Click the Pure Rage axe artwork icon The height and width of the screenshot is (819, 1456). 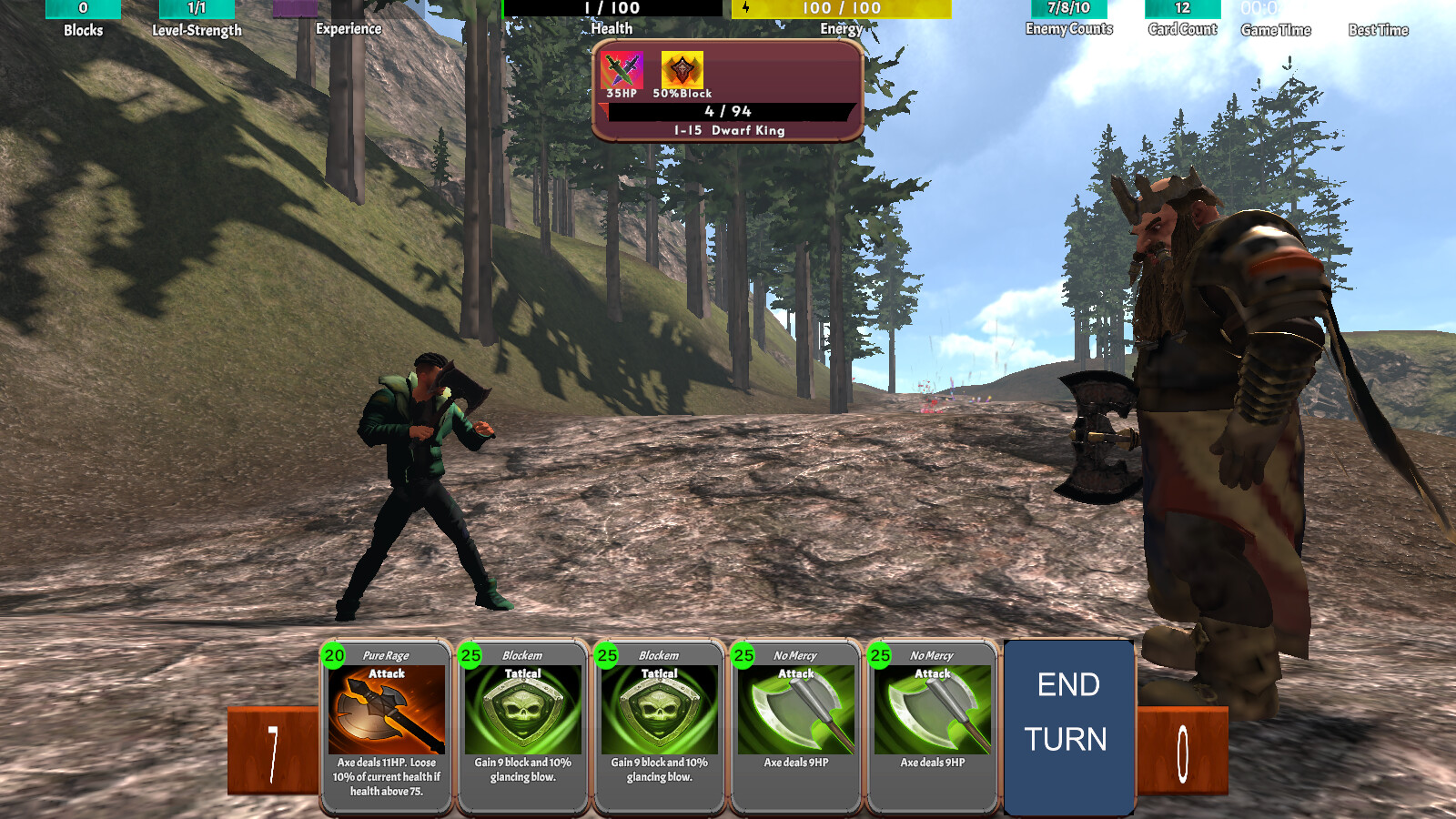click(385, 713)
